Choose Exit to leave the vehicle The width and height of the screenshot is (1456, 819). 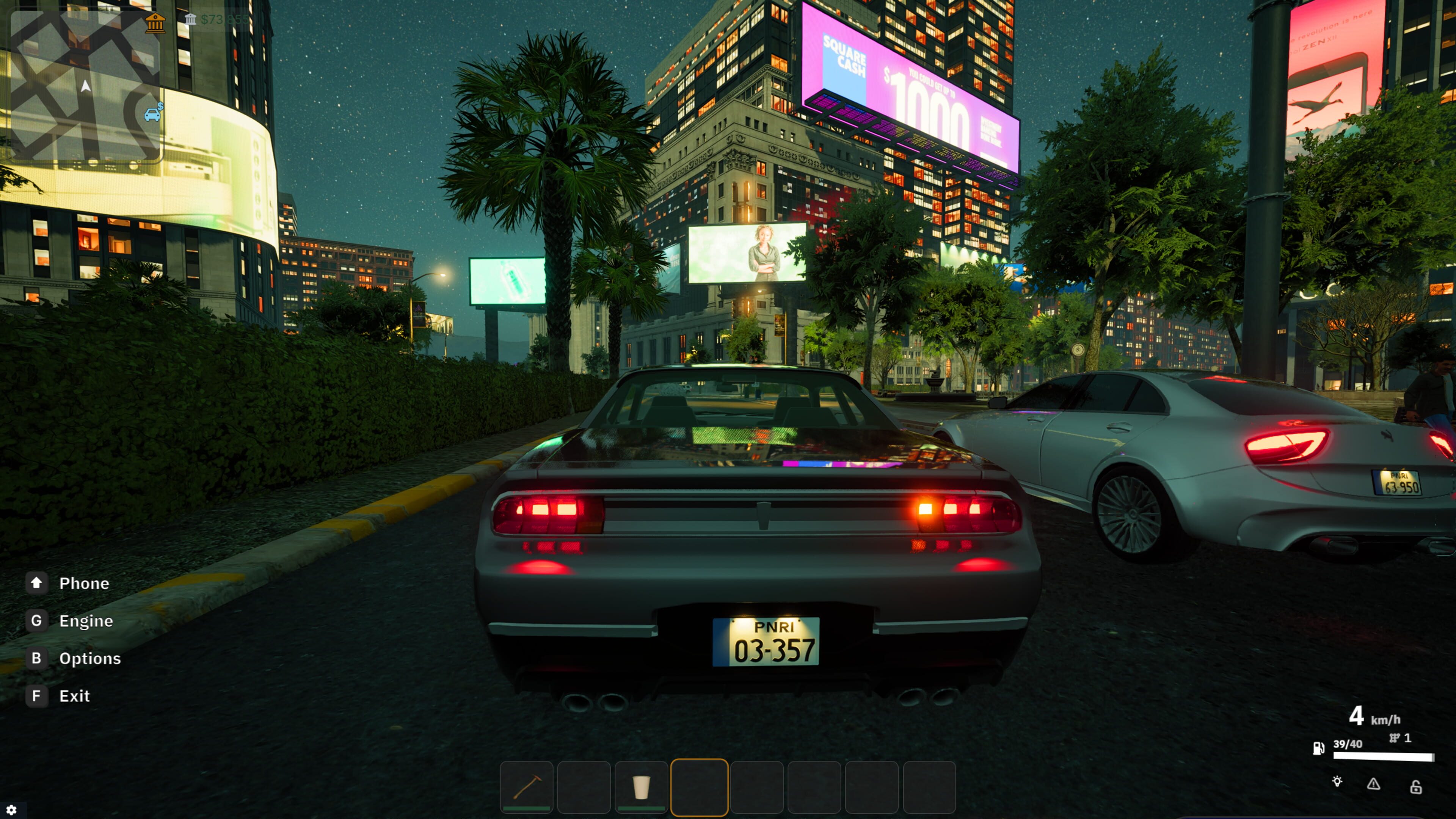[x=74, y=696]
